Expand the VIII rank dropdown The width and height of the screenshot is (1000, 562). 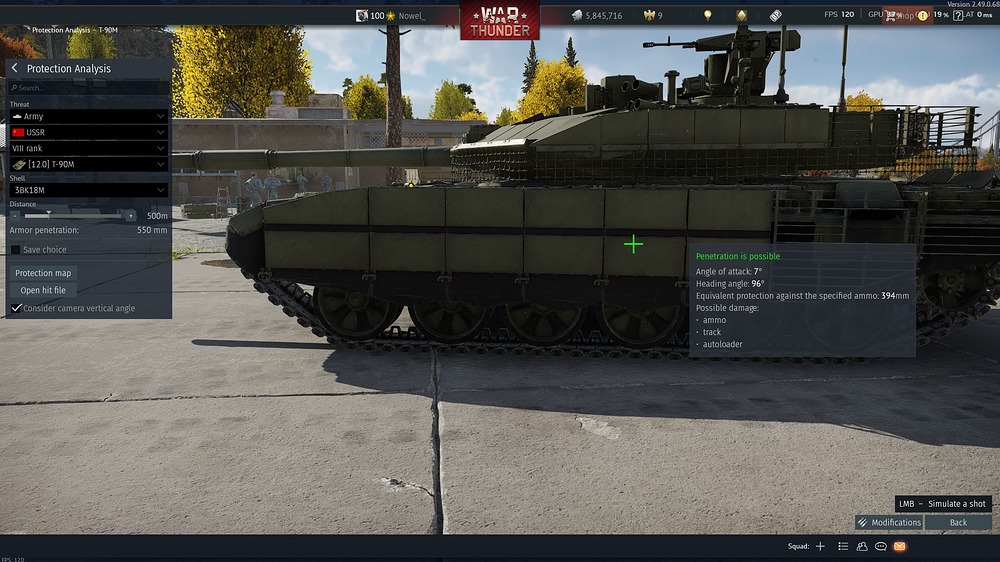click(x=88, y=148)
